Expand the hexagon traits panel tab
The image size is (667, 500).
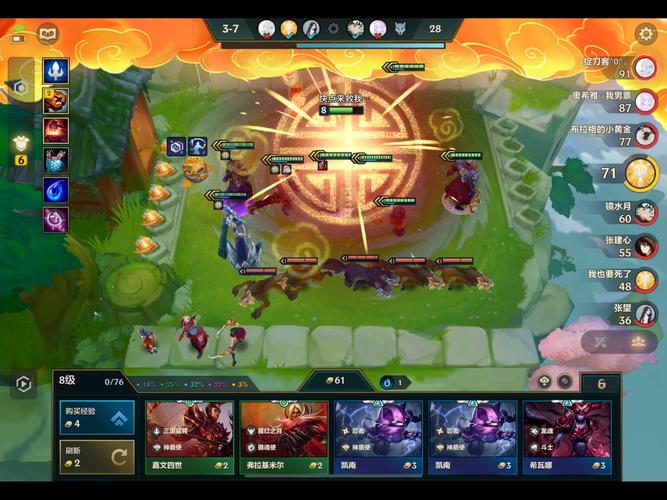coord(20,87)
